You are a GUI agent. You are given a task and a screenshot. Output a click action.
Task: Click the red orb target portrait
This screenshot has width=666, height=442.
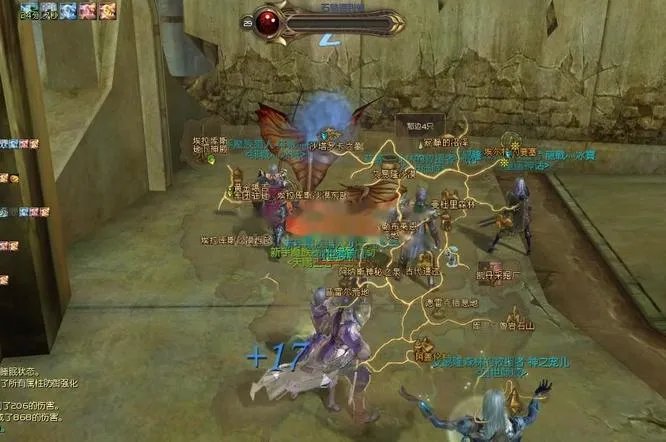point(270,20)
